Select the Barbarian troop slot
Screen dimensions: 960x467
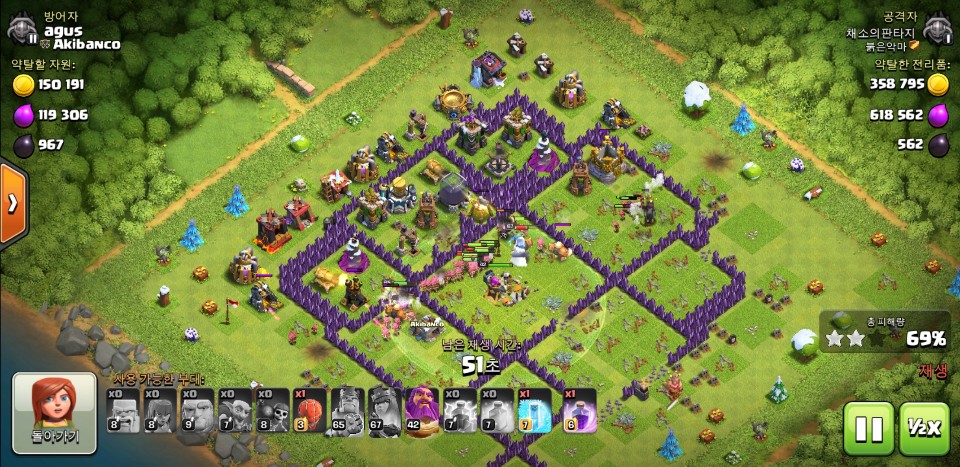[x=124, y=410]
